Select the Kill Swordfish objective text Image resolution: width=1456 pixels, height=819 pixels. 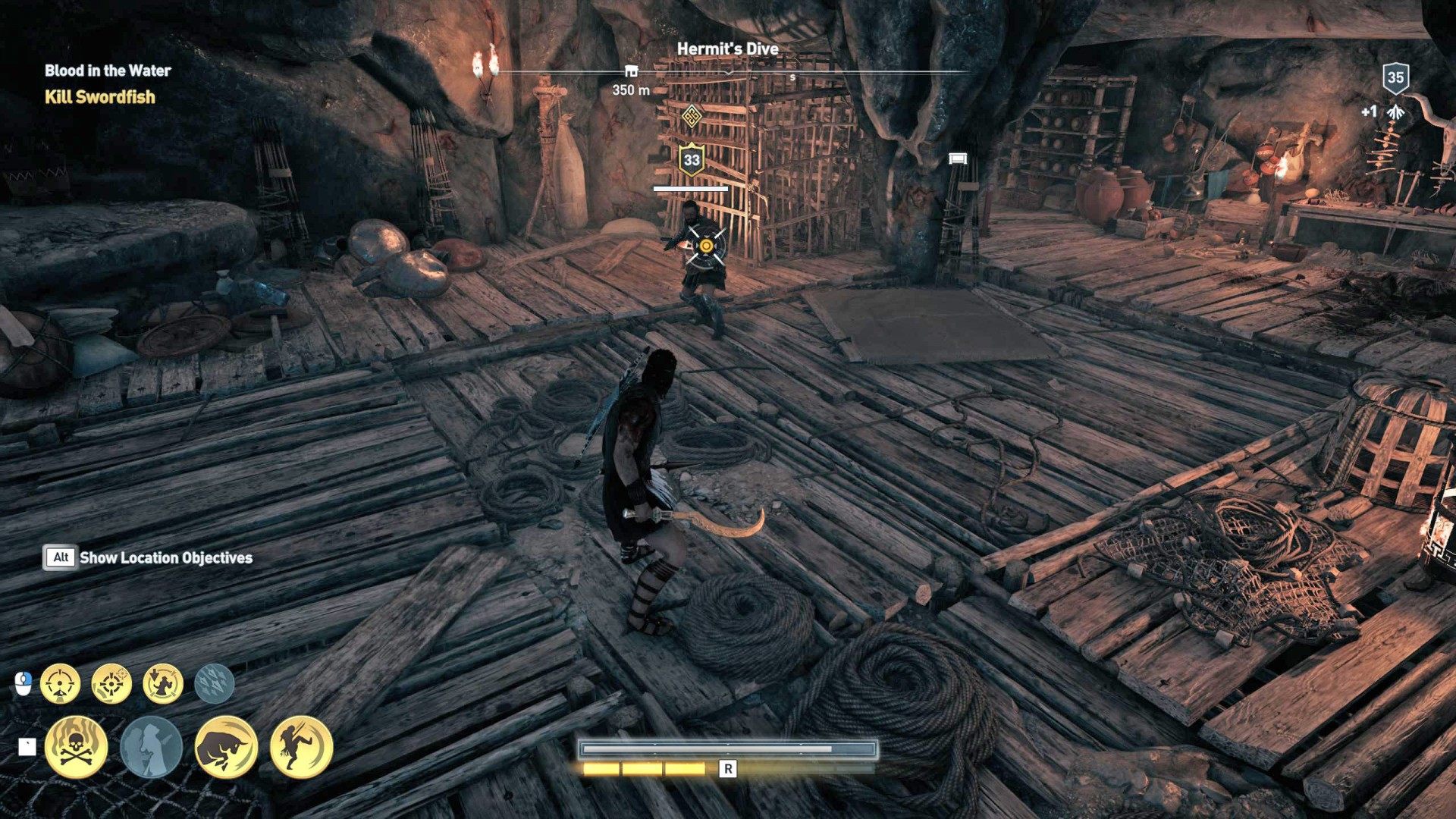click(x=99, y=98)
